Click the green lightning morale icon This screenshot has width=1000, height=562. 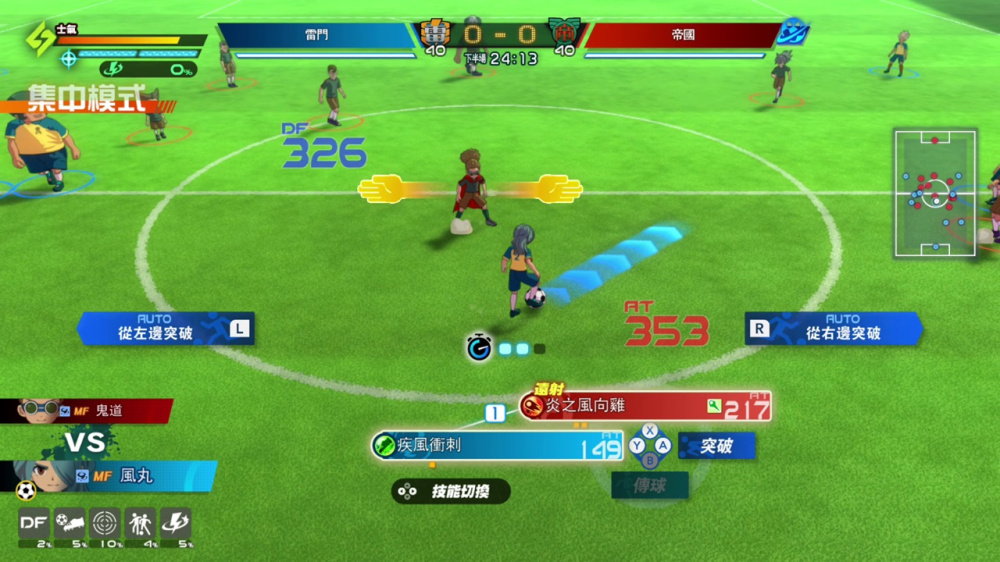[x=41, y=38]
